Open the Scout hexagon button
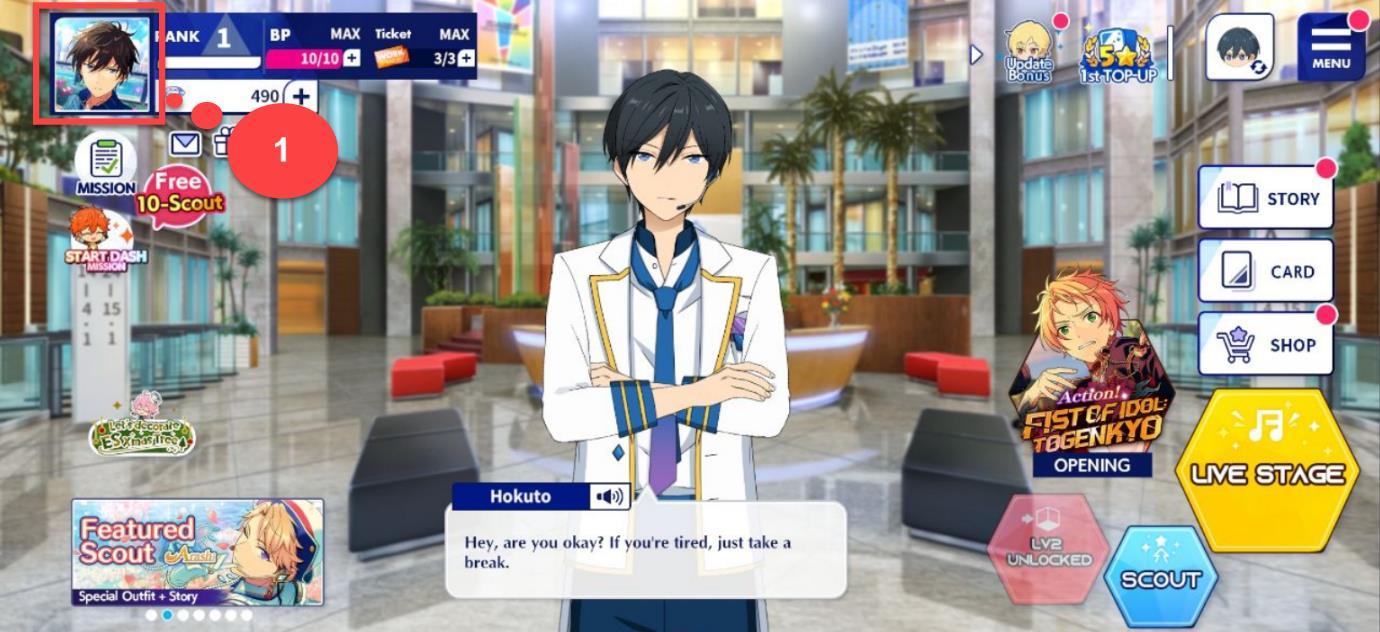The width and height of the screenshot is (1380, 632). coord(1160,577)
